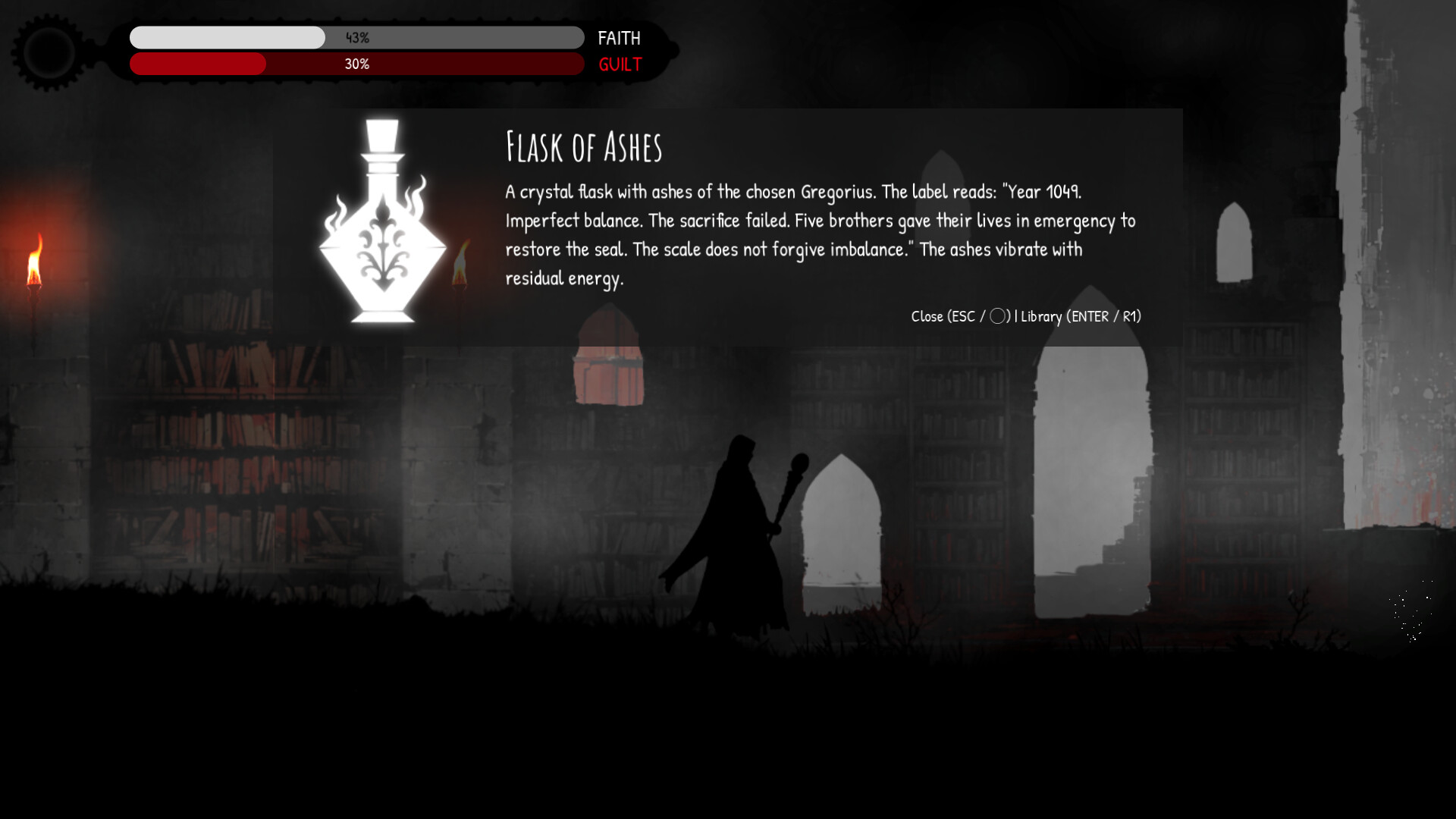
Task: Click the circle controller button symbol beside ESC
Action: (999, 317)
